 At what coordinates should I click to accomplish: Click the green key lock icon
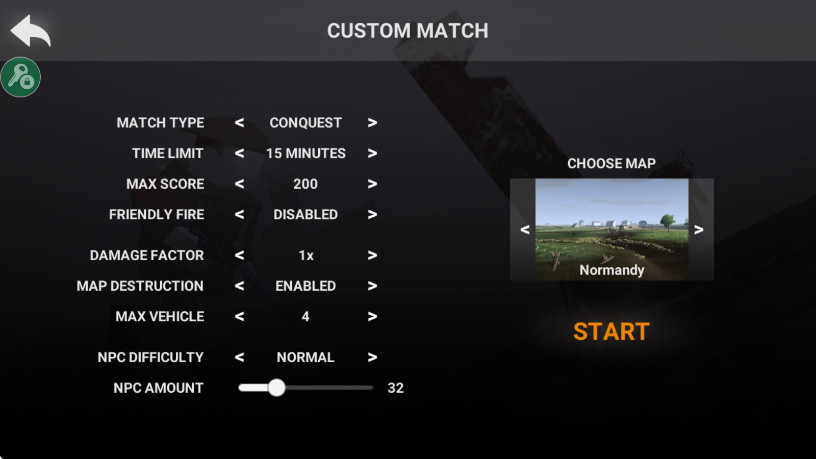click(20, 77)
